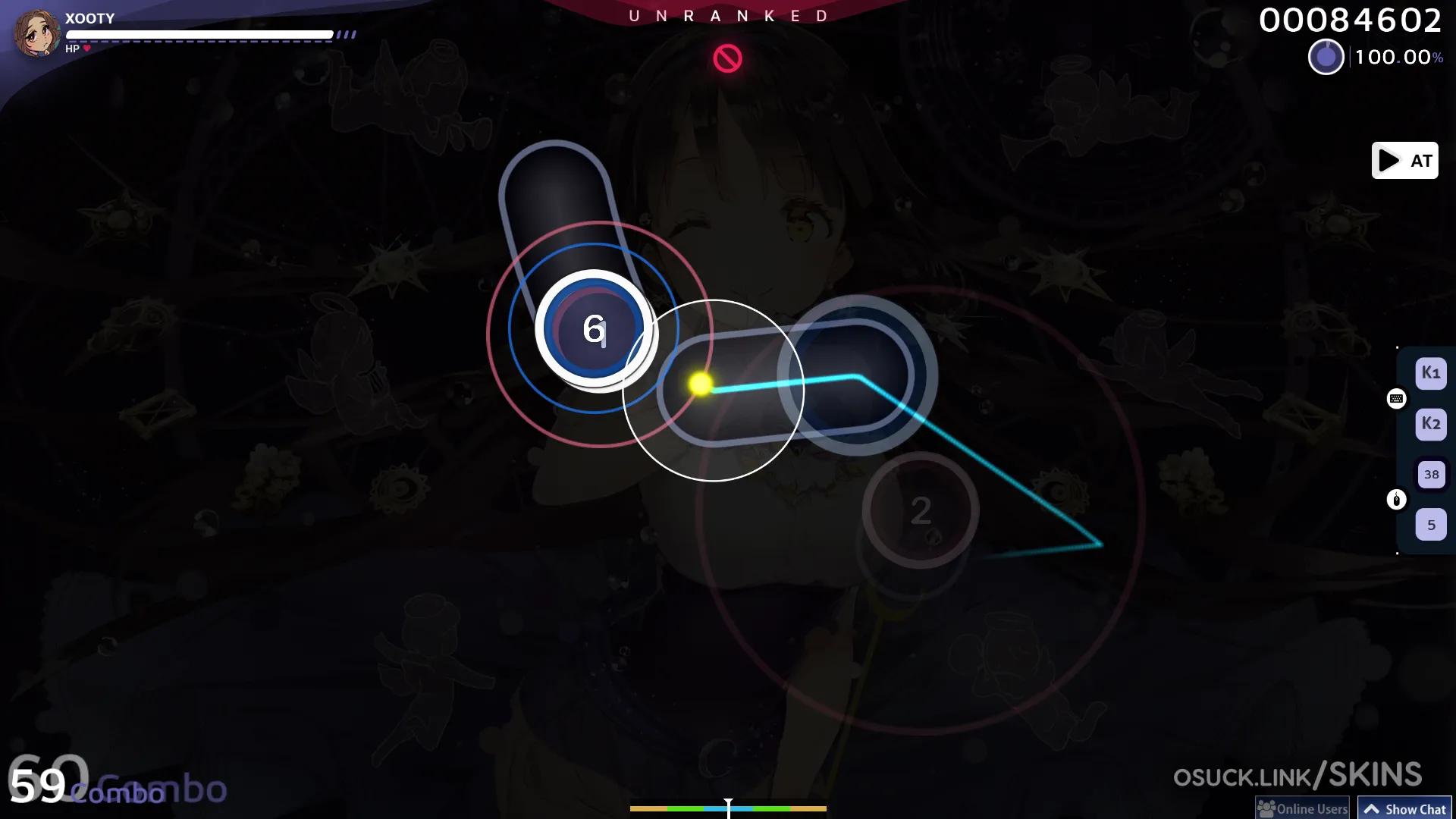Click the AT autoplay mod icon
Image resolution: width=1456 pixels, height=819 pixels.
pyautogui.click(x=1404, y=161)
